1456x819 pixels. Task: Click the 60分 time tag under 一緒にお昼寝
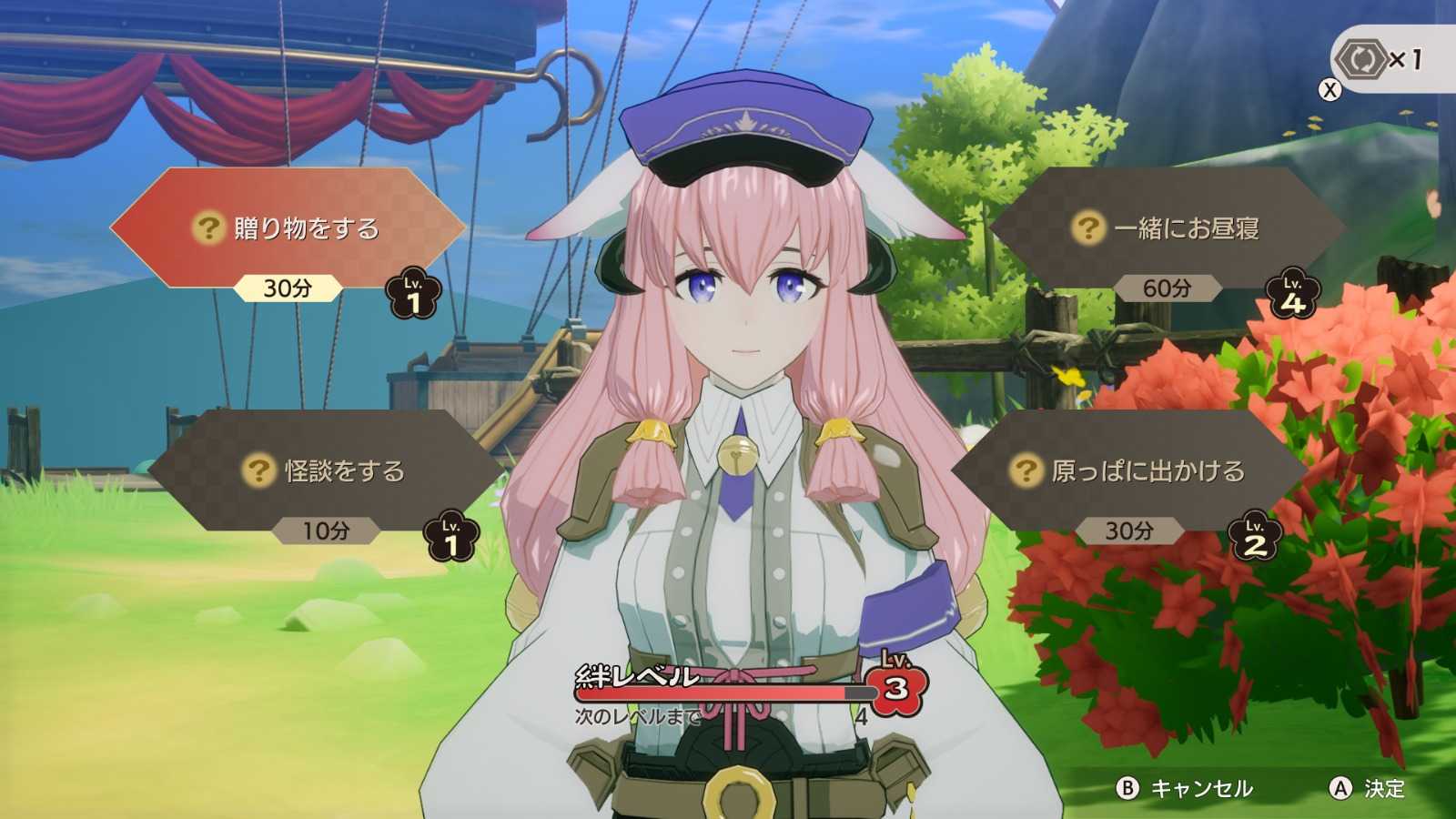tap(1168, 288)
